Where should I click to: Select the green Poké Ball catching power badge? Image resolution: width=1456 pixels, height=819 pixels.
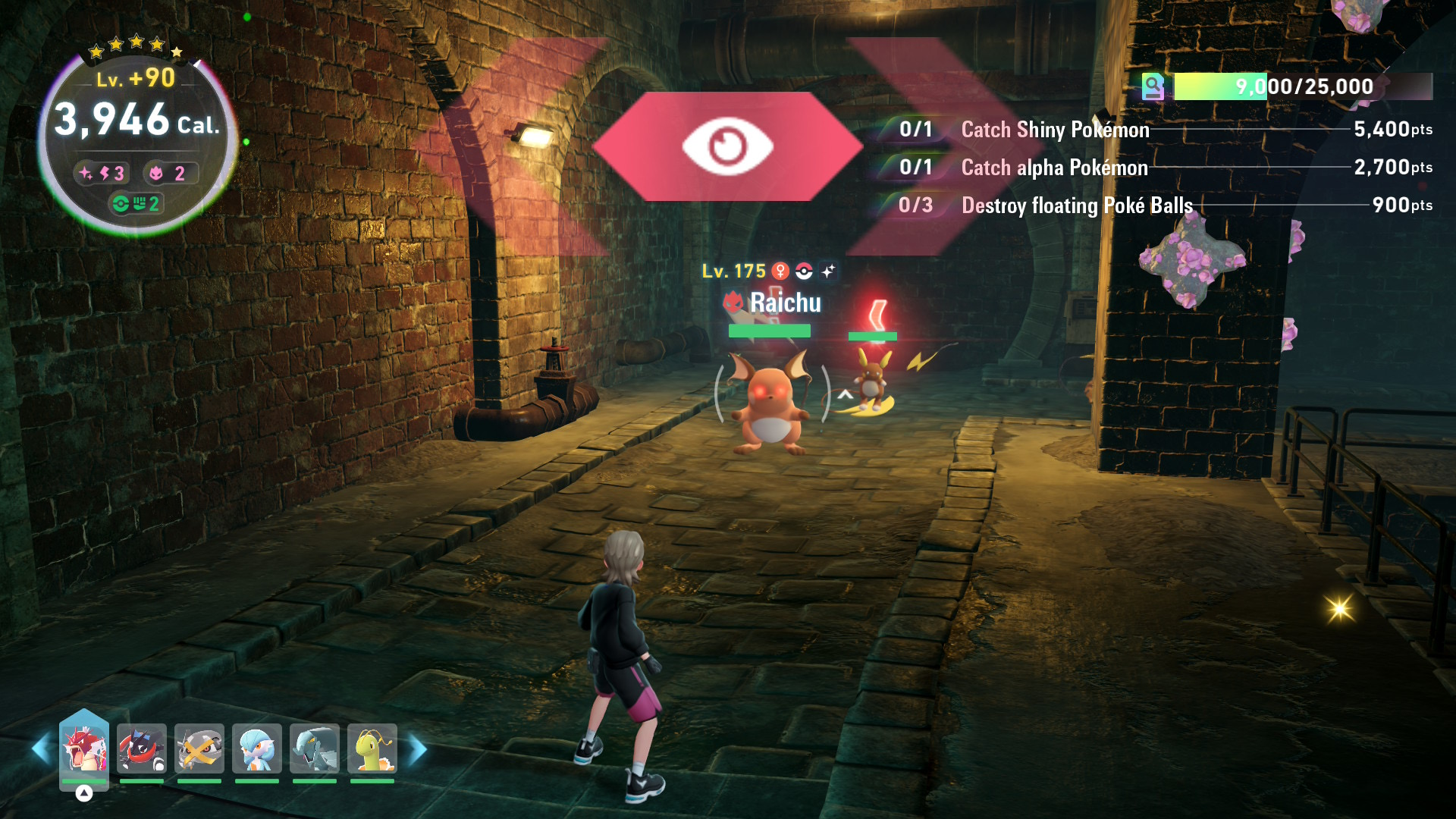(x=136, y=204)
